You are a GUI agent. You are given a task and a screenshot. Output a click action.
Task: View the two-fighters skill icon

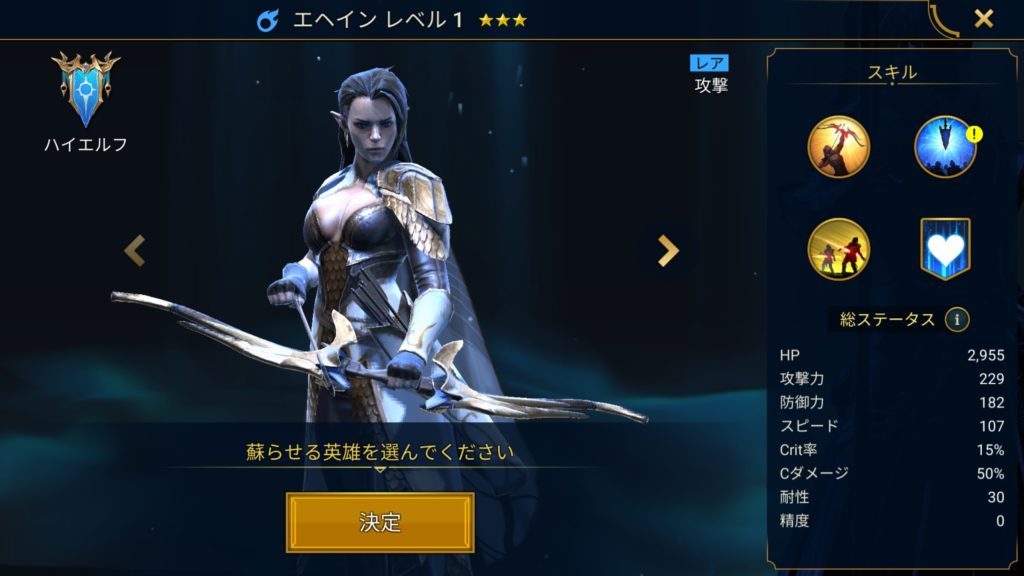pos(839,249)
